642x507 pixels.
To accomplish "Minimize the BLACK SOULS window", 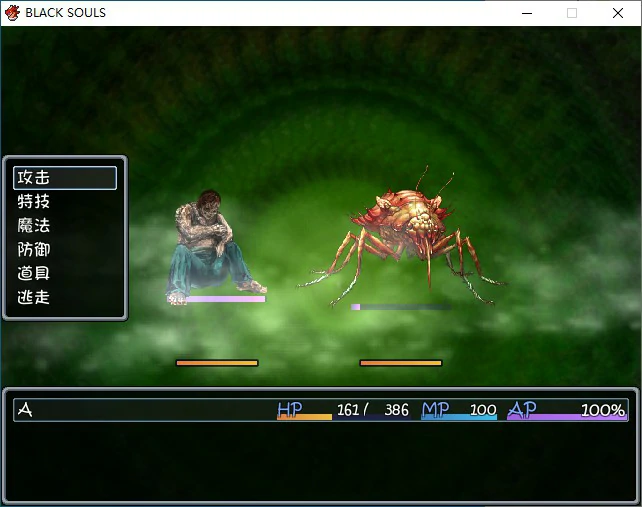I will pyautogui.click(x=526, y=13).
